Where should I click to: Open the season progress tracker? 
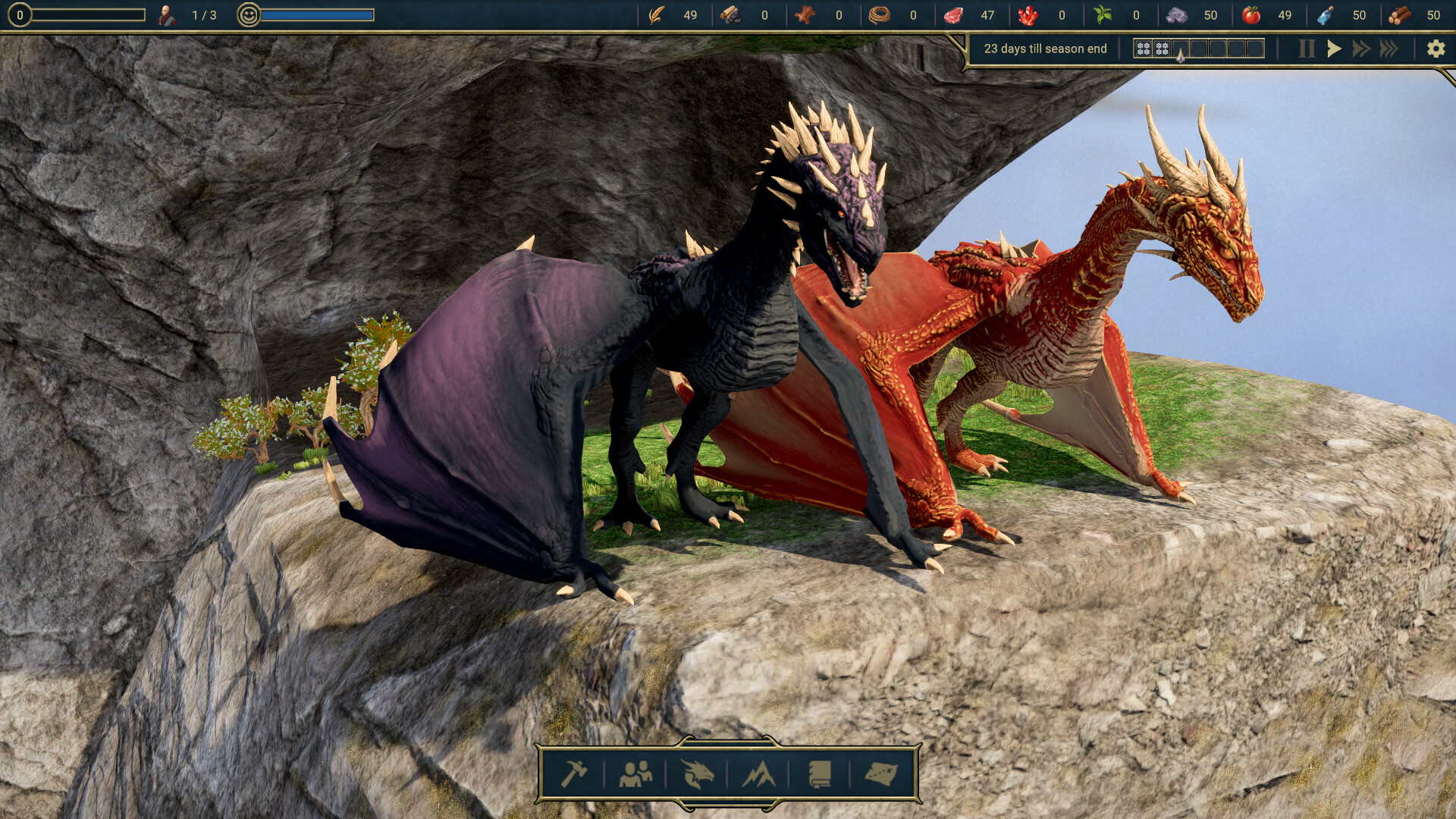(x=1198, y=49)
